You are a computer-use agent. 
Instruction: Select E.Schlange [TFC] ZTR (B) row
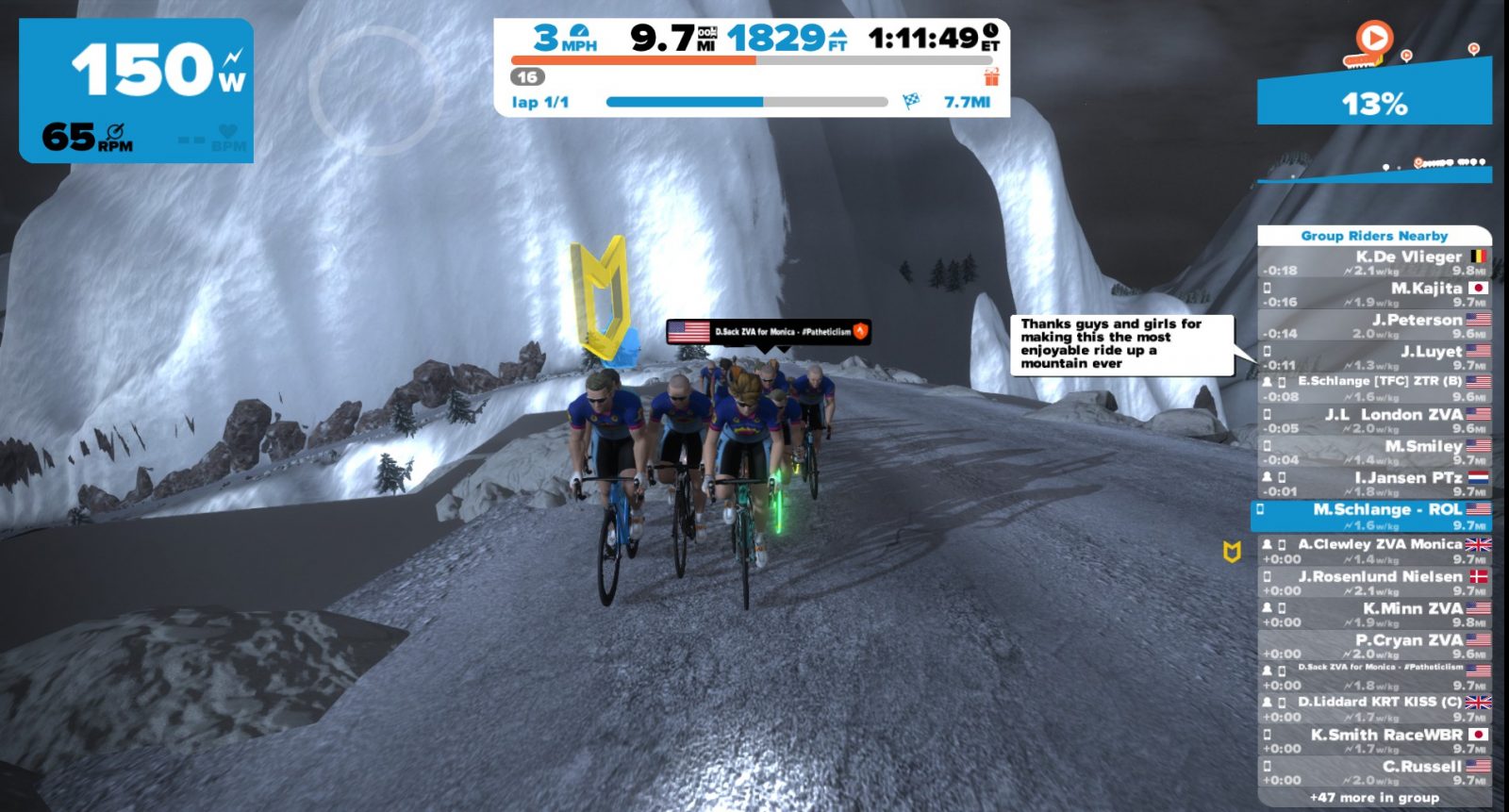[x=1375, y=389]
